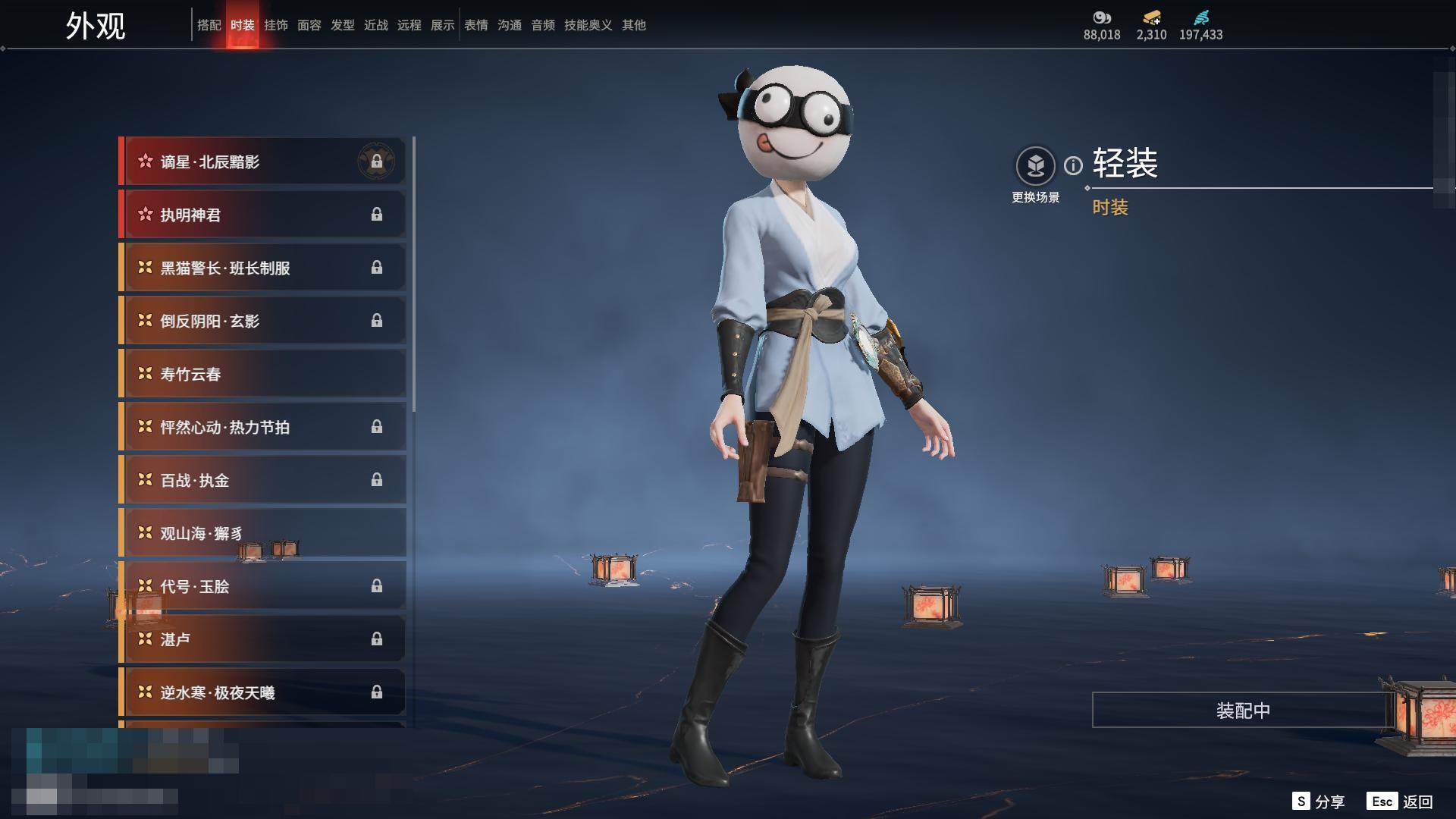Select the 执明神君 outfit row
Screen dimensions: 1456x819
[x=262, y=215]
